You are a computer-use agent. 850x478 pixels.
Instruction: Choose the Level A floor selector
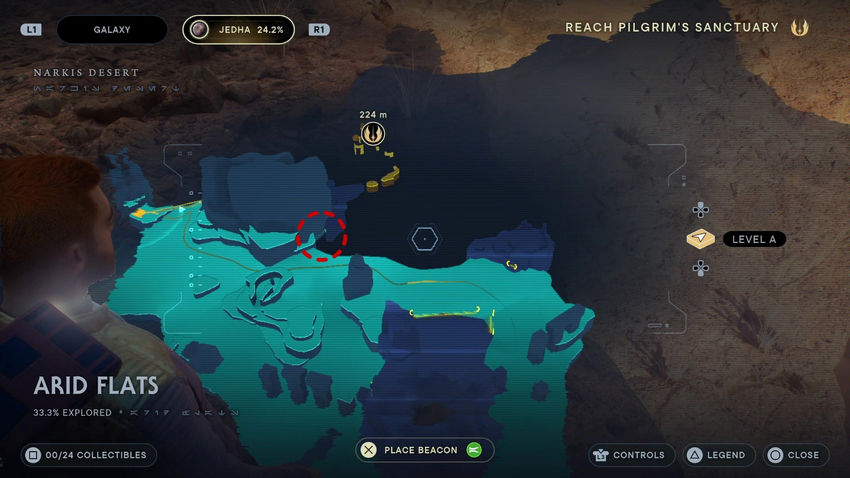[735, 239]
